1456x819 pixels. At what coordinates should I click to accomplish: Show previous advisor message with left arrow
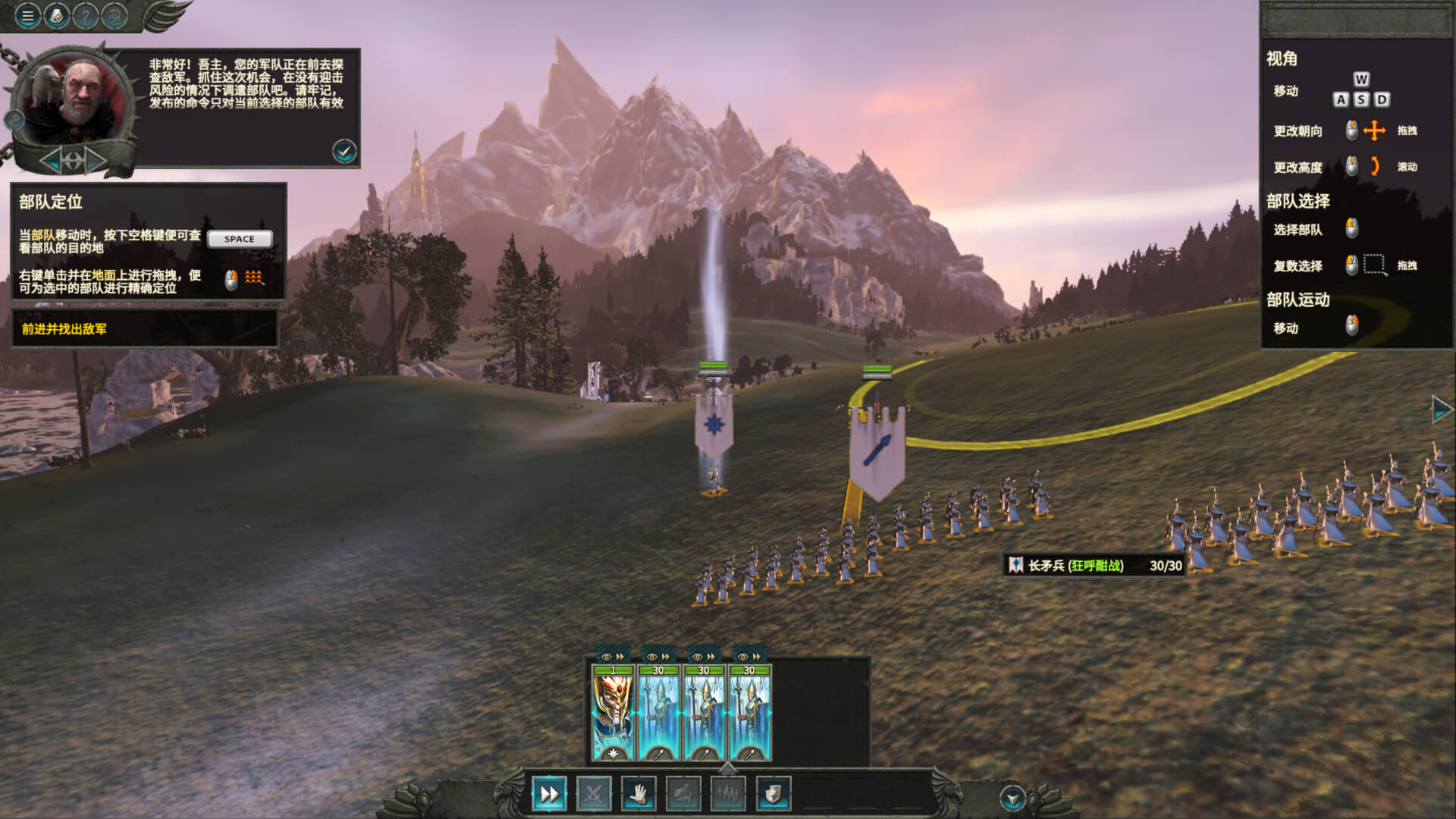pyautogui.click(x=51, y=160)
